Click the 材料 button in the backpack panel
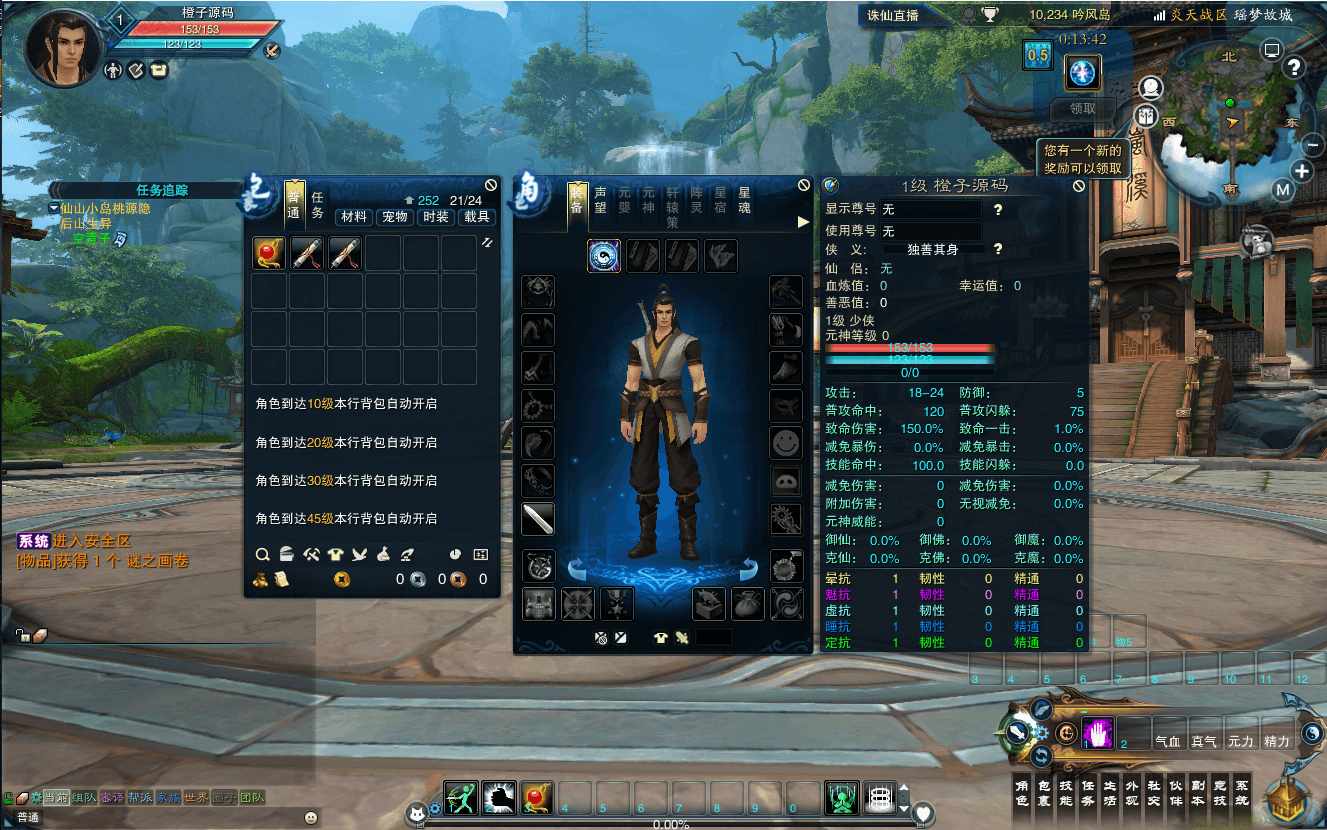Image resolution: width=1327 pixels, height=830 pixels. 352,218
